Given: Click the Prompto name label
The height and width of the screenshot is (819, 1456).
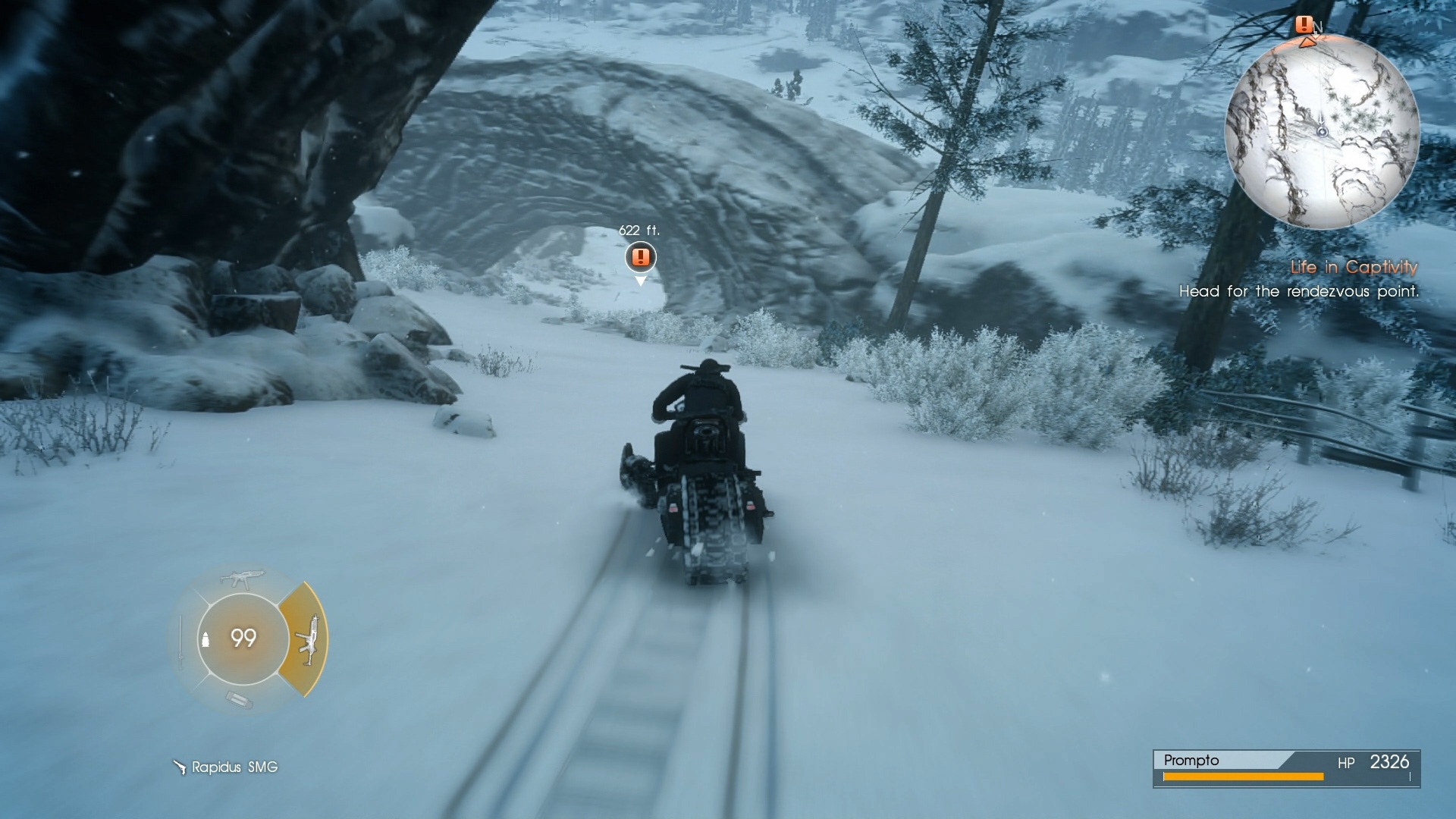Looking at the screenshot, I should coord(1192,761).
